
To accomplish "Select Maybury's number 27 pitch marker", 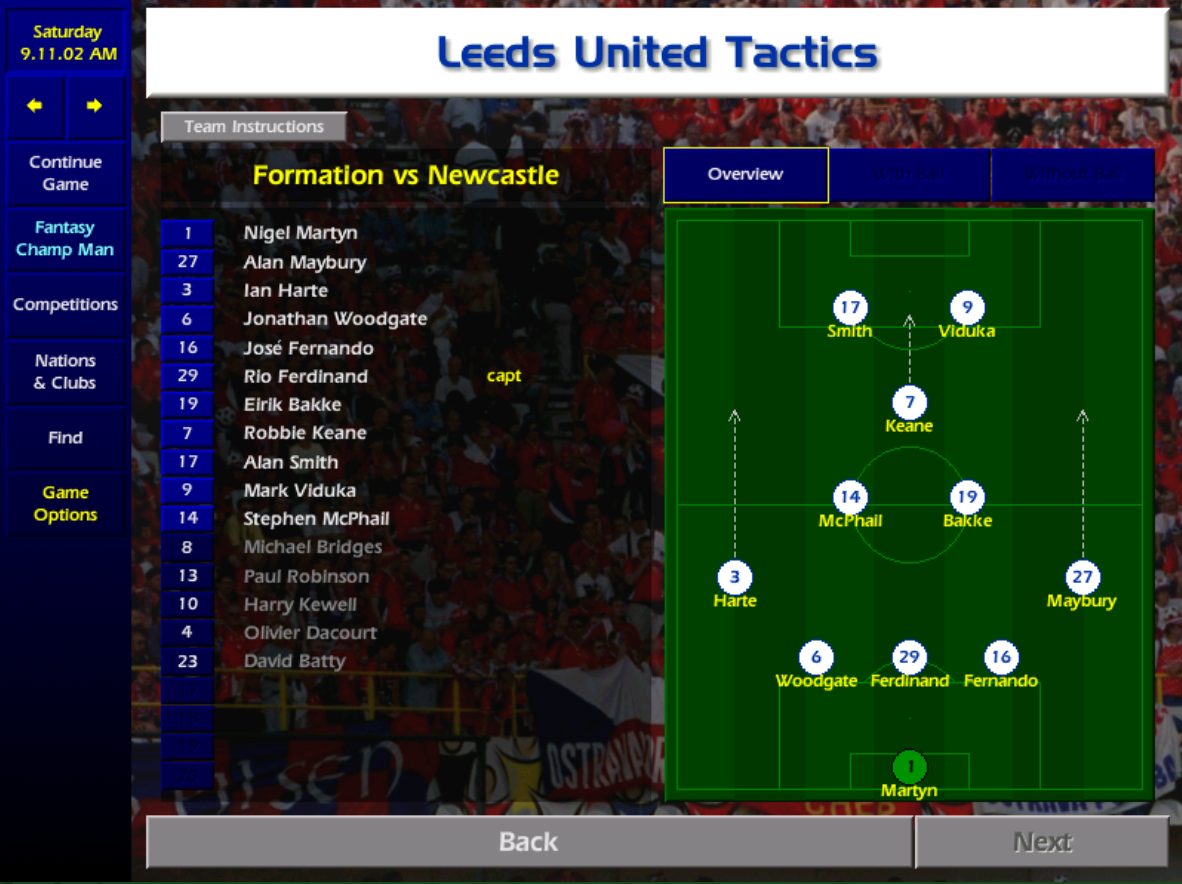I will tap(1082, 578).
